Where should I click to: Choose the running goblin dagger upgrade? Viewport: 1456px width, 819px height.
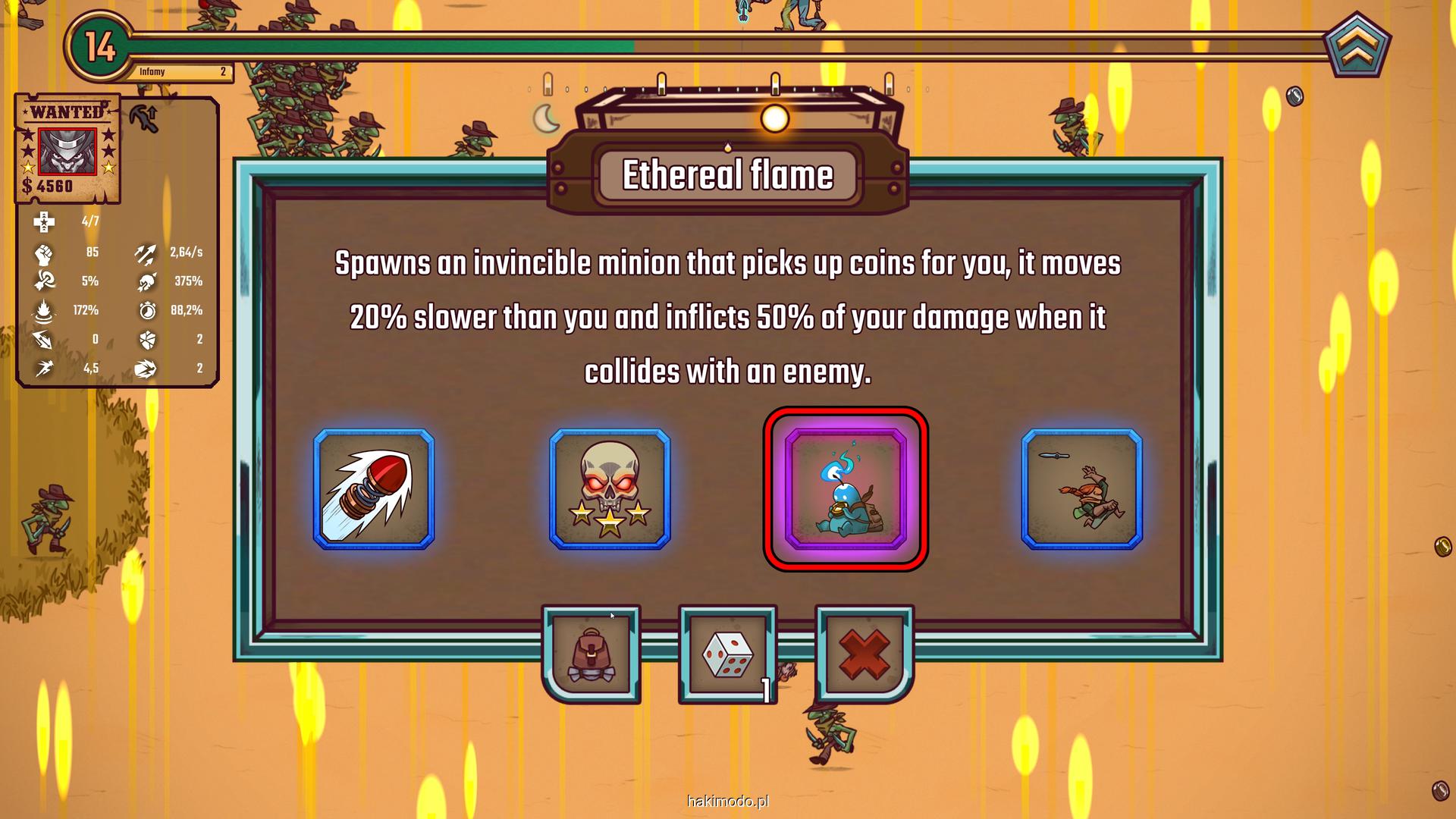[x=1081, y=489]
